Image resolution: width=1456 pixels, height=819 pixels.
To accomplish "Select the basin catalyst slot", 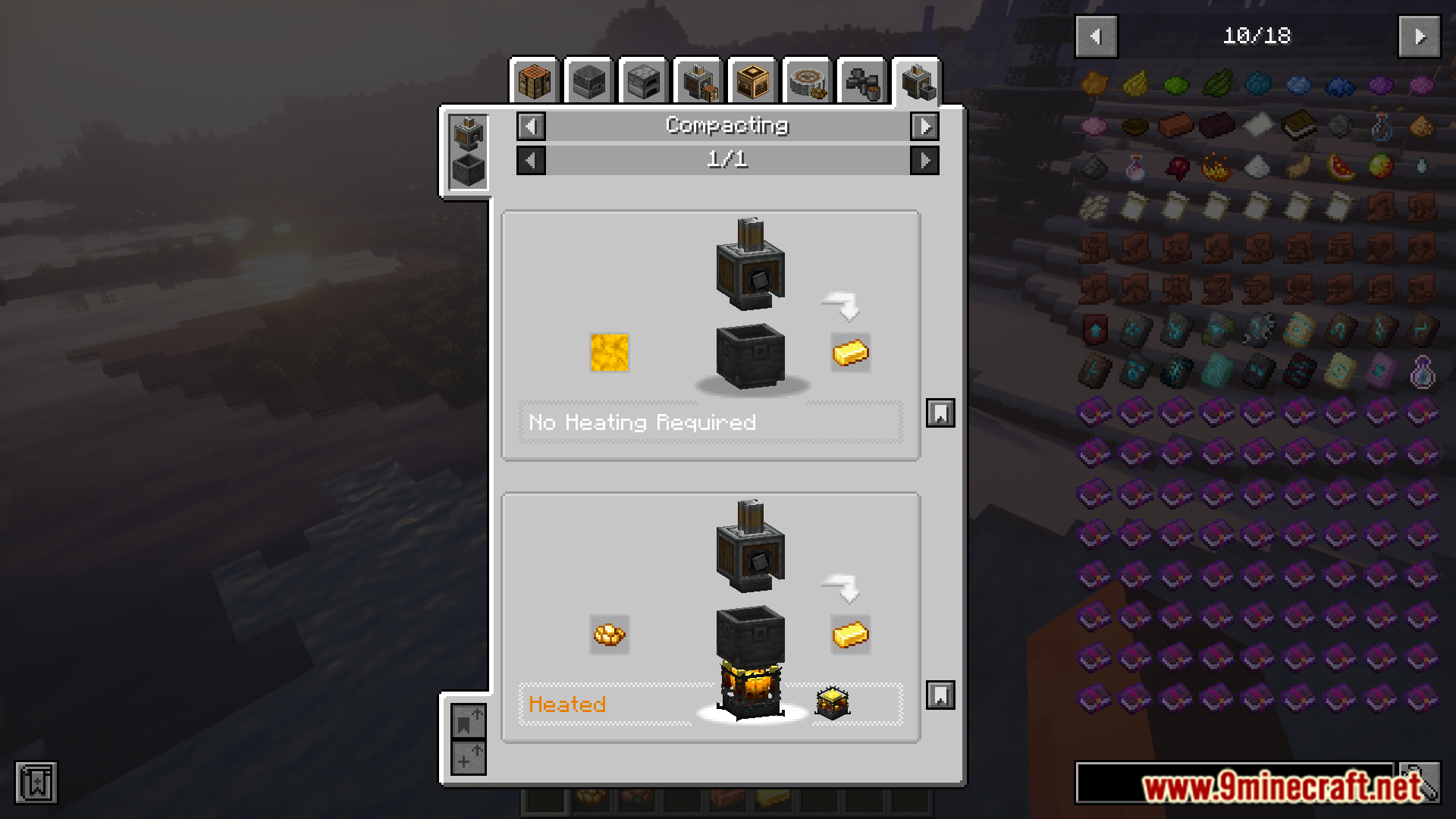I will click(x=468, y=170).
